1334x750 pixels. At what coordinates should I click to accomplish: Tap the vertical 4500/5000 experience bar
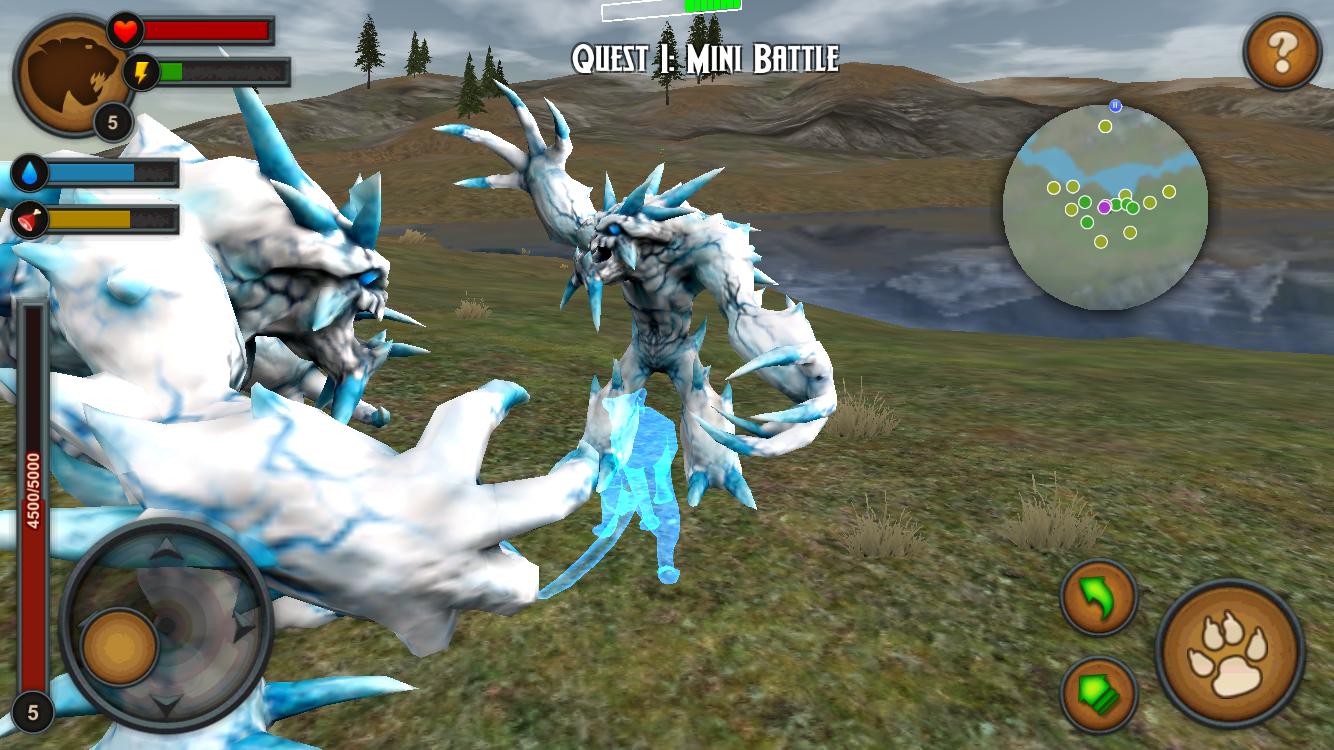click(x=33, y=480)
